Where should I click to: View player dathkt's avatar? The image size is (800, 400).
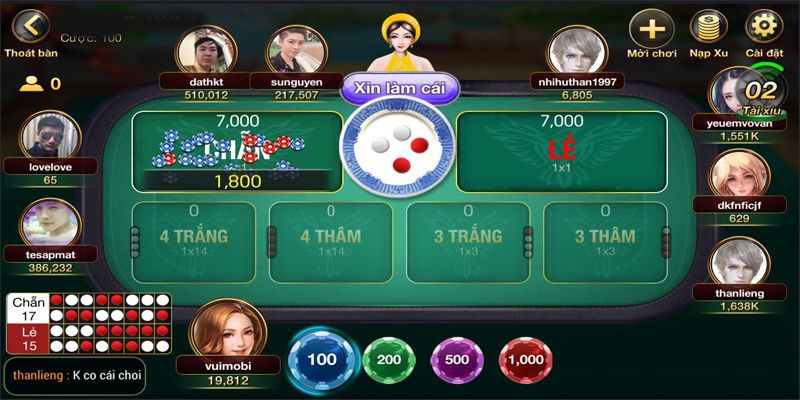coord(207,51)
